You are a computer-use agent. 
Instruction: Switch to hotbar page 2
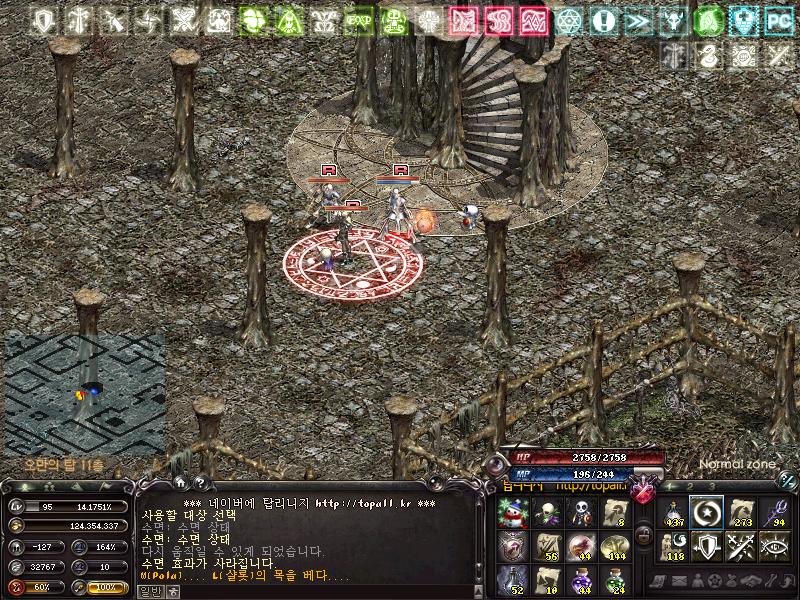(x=691, y=487)
